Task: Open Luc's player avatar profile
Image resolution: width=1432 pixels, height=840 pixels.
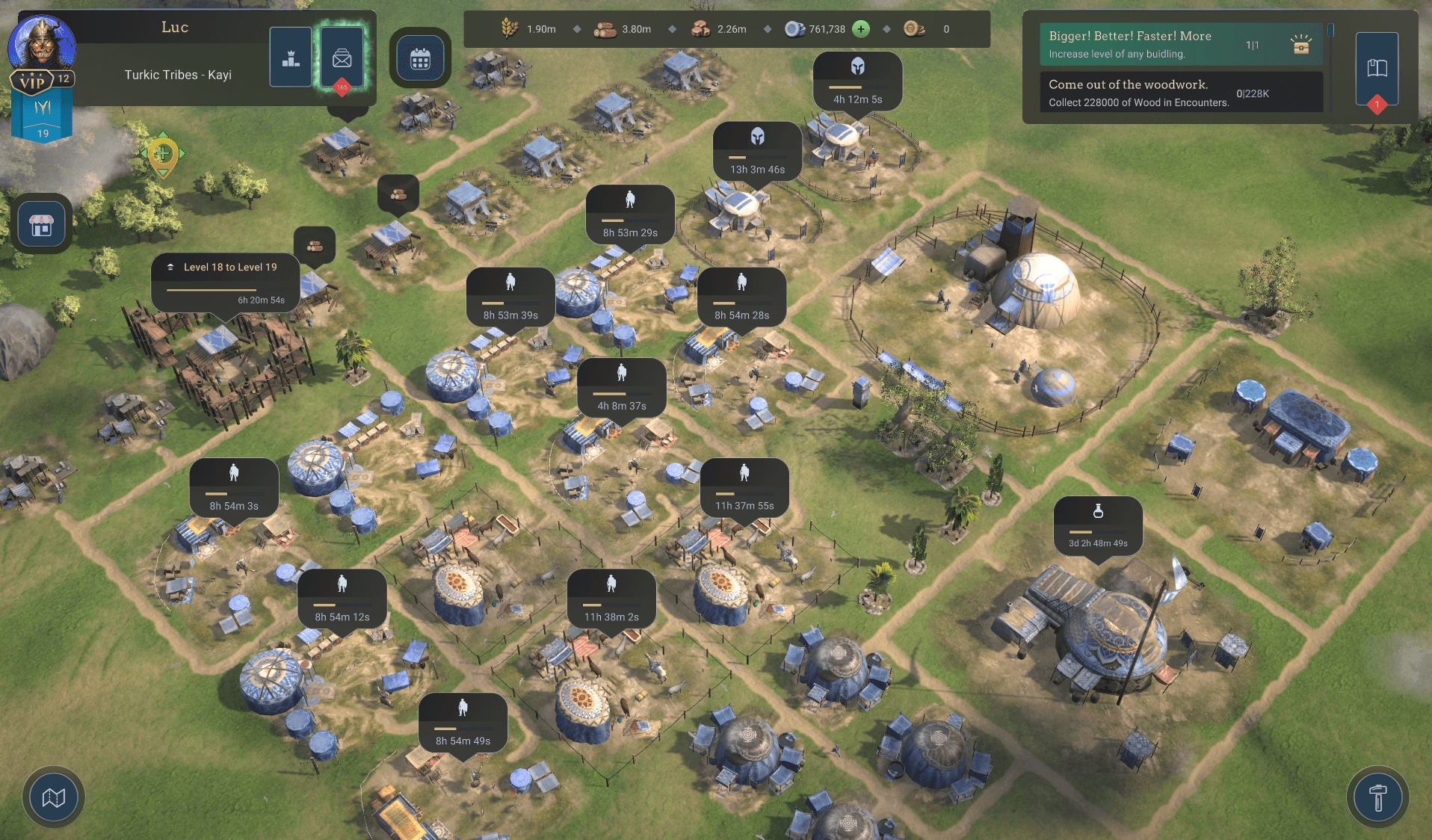Action: coord(42,43)
